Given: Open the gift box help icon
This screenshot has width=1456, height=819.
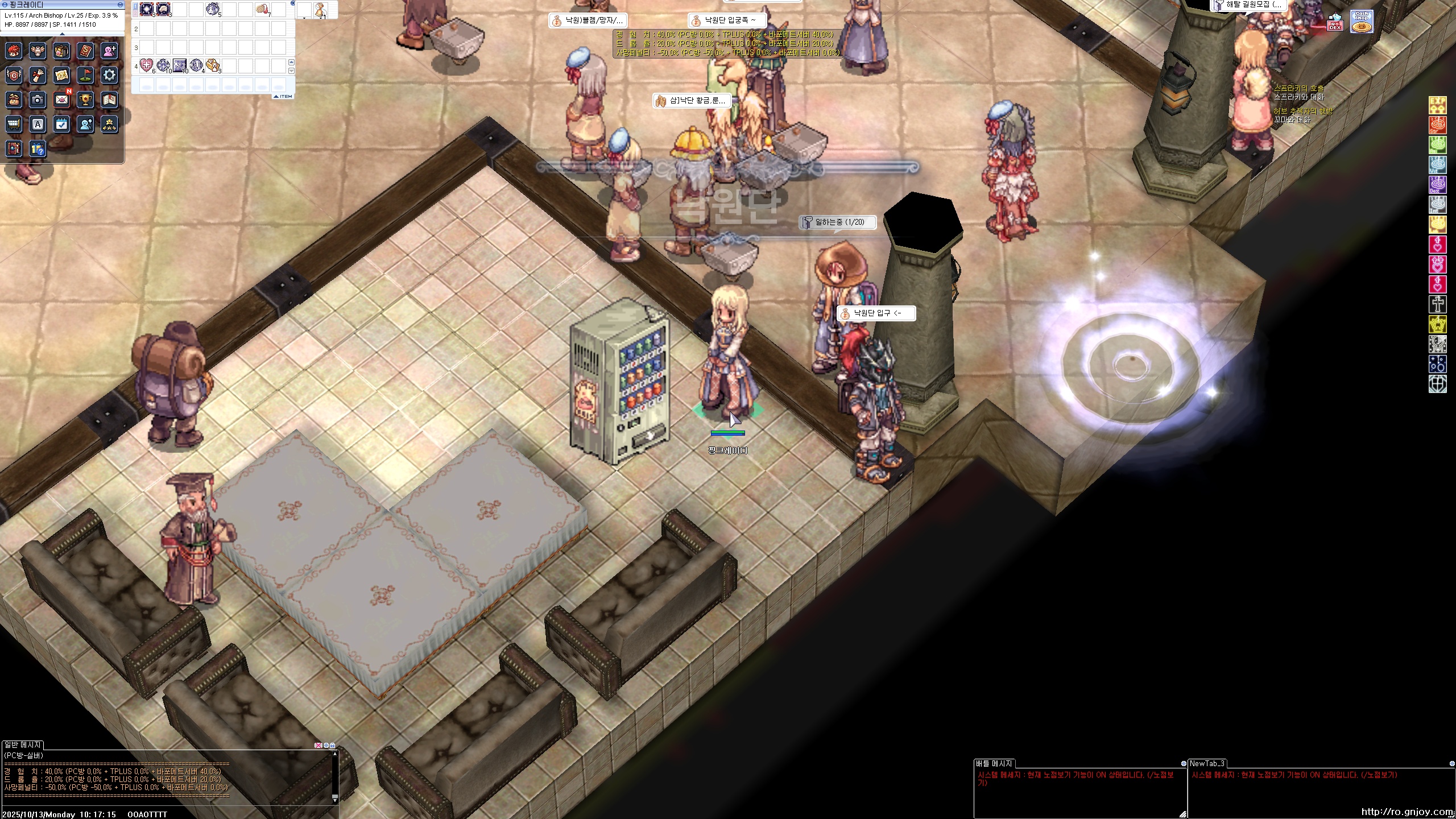Looking at the screenshot, I should coord(38,149).
